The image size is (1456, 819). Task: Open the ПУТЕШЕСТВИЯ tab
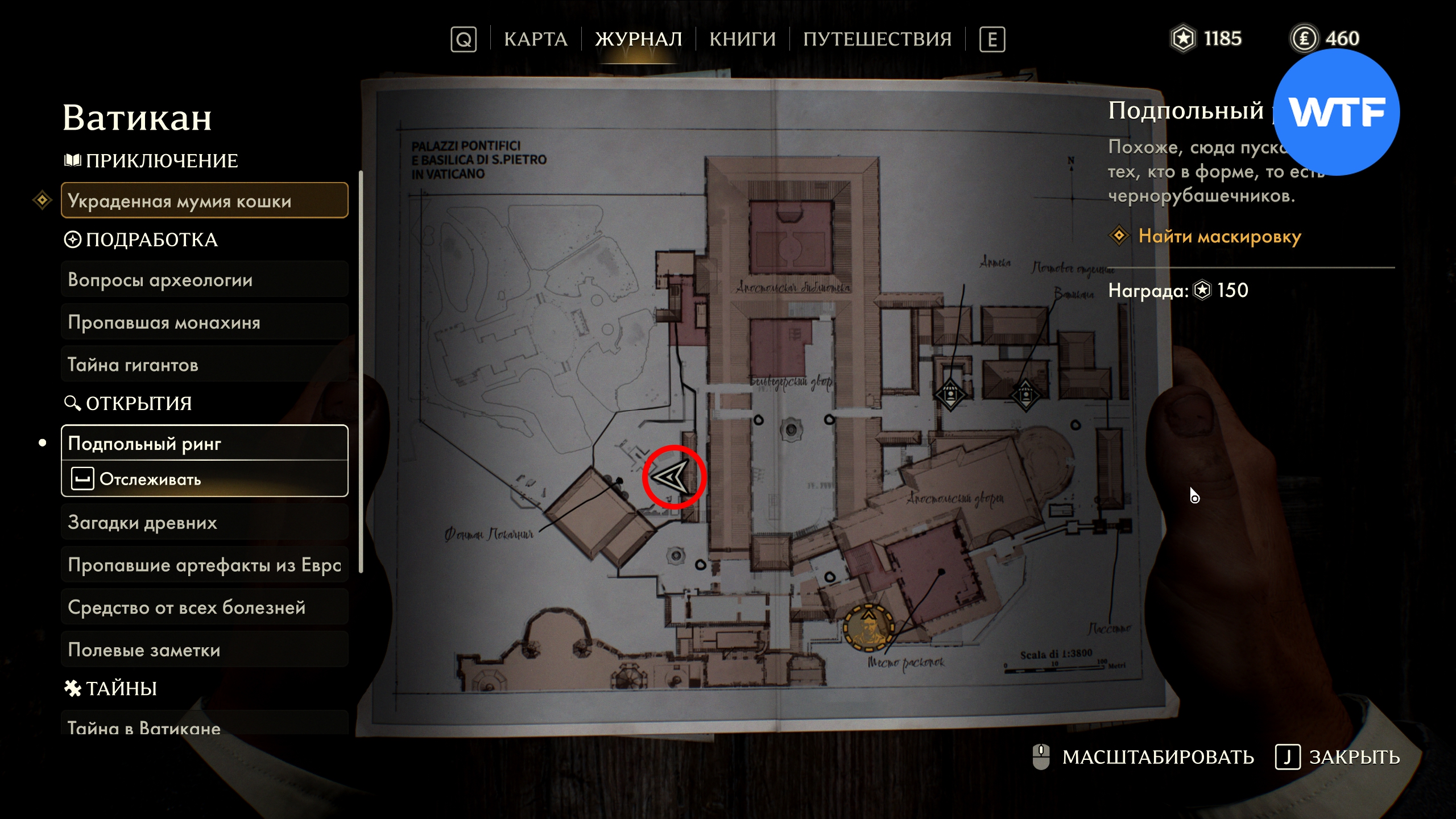pos(877,39)
